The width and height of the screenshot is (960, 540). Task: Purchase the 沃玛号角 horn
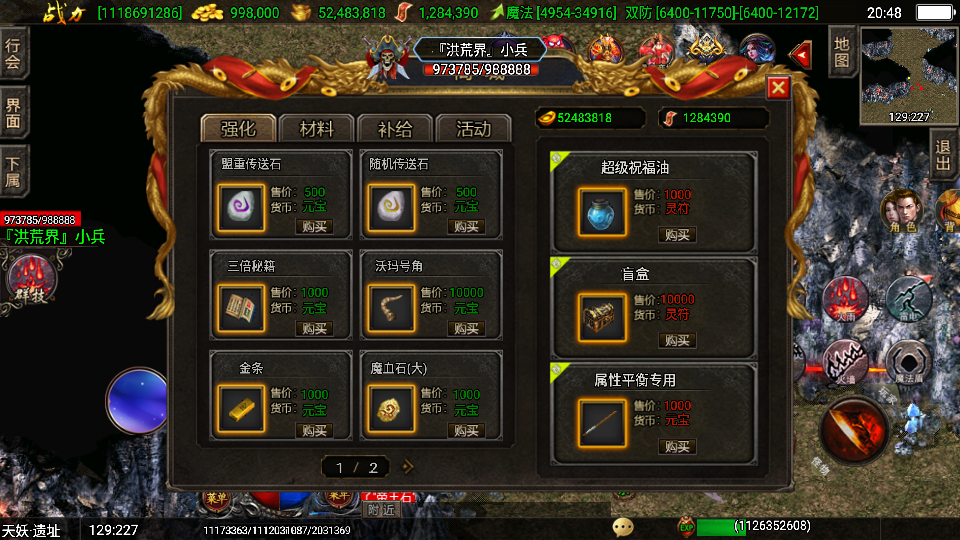[x=465, y=329]
